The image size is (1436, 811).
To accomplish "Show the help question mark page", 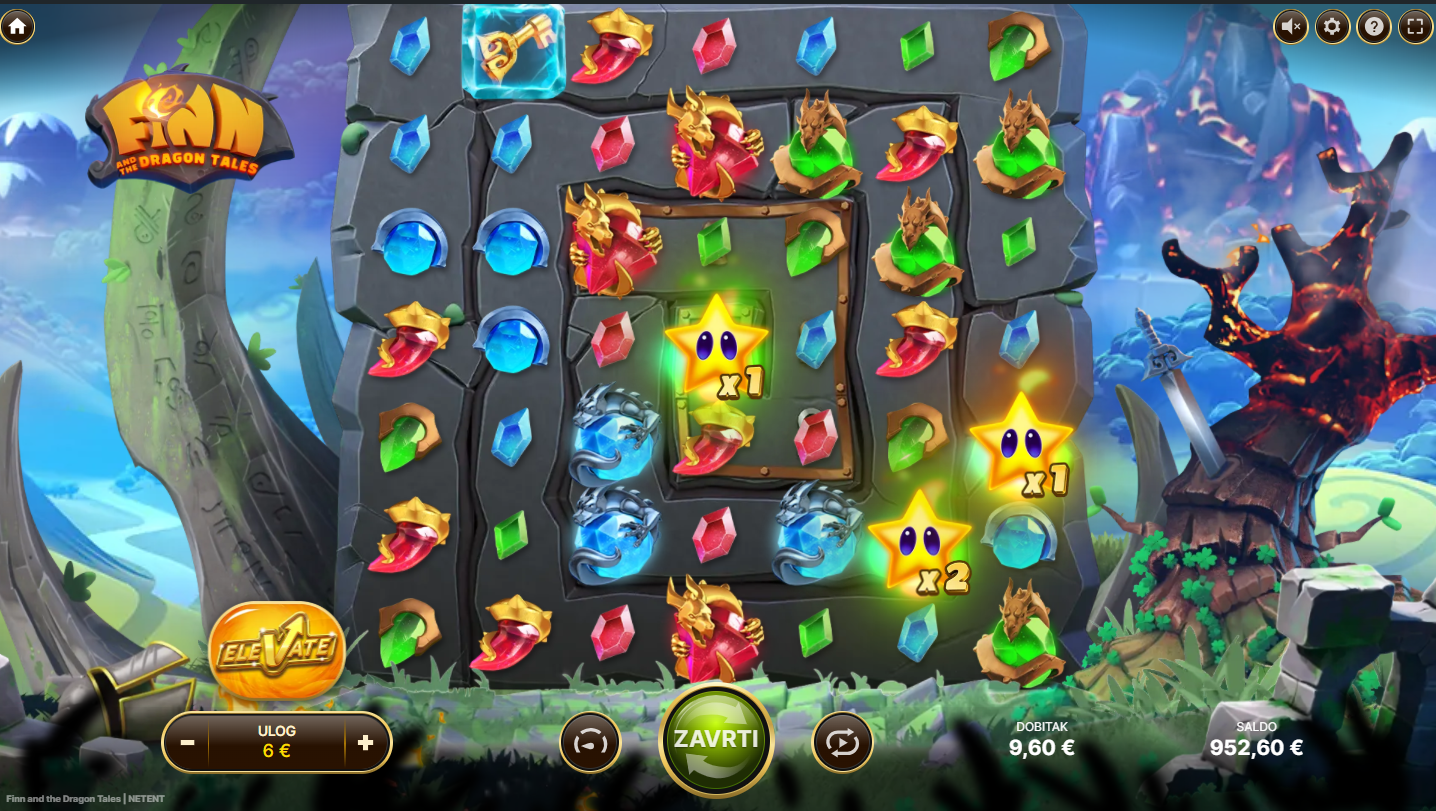I will click(x=1374, y=27).
